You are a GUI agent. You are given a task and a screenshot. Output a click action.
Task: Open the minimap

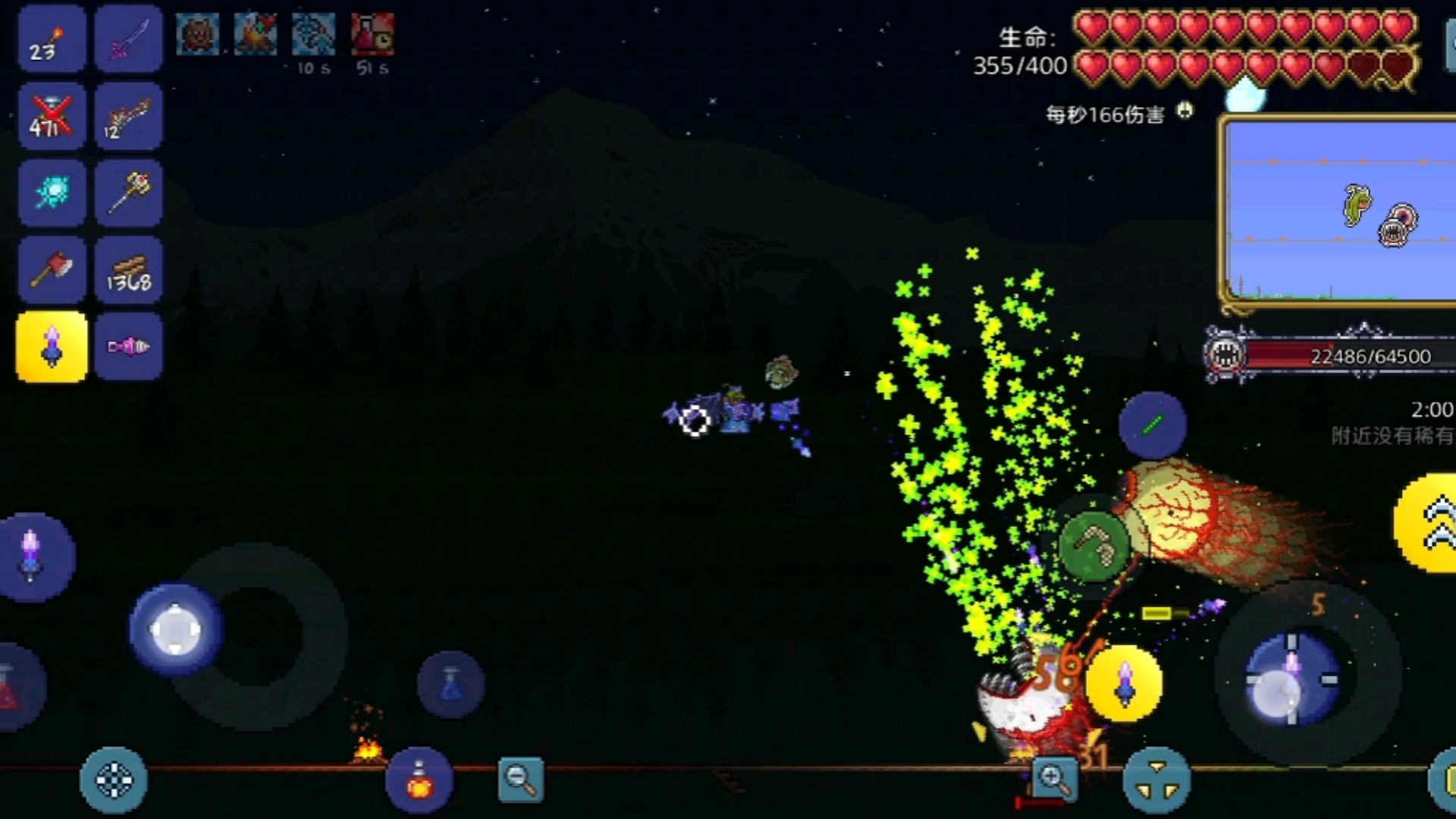1339,212
